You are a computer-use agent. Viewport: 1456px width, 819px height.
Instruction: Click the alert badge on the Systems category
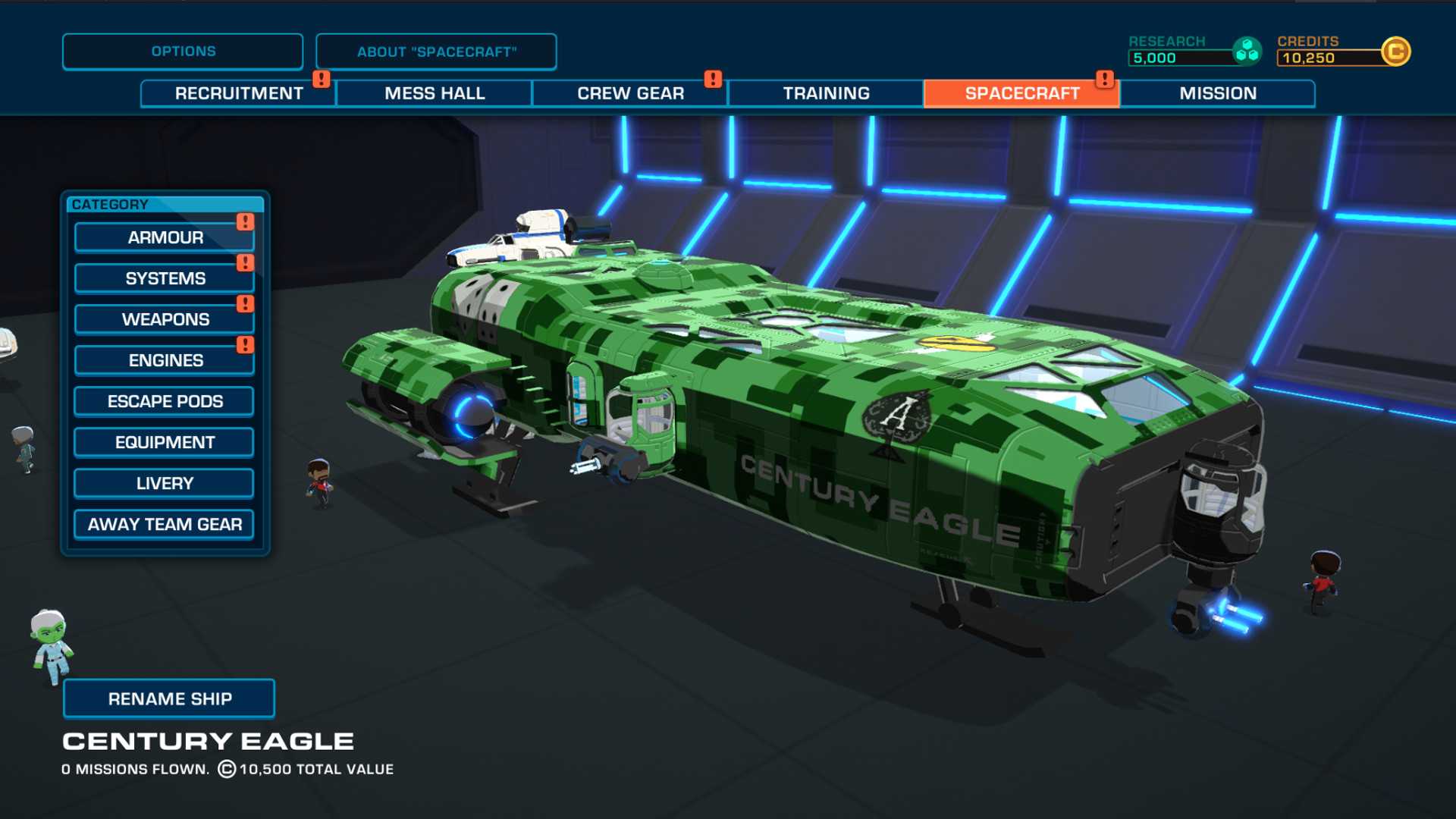[x=244, y=262]
